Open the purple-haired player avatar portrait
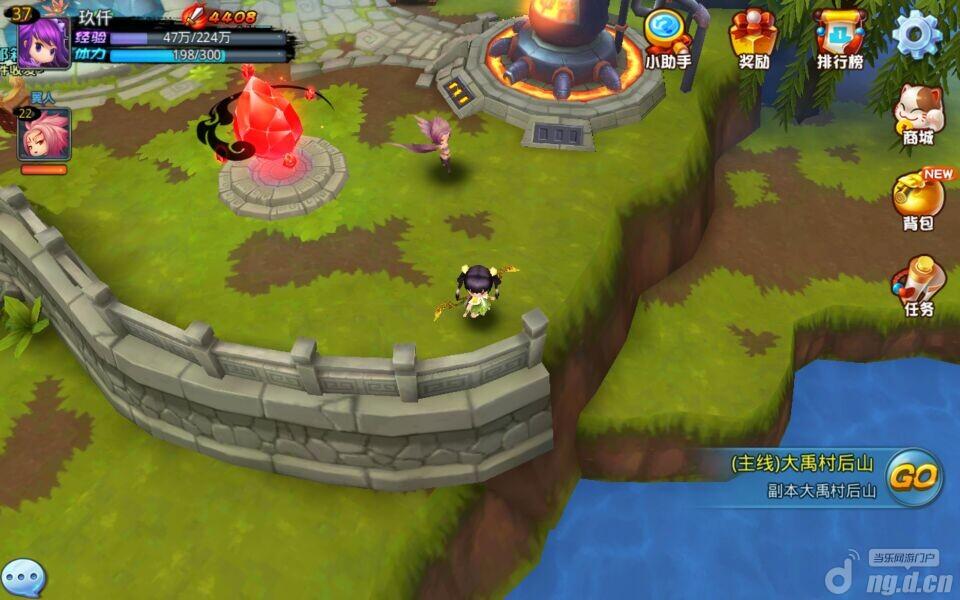The image size is (960, 600). click(44, 42)
